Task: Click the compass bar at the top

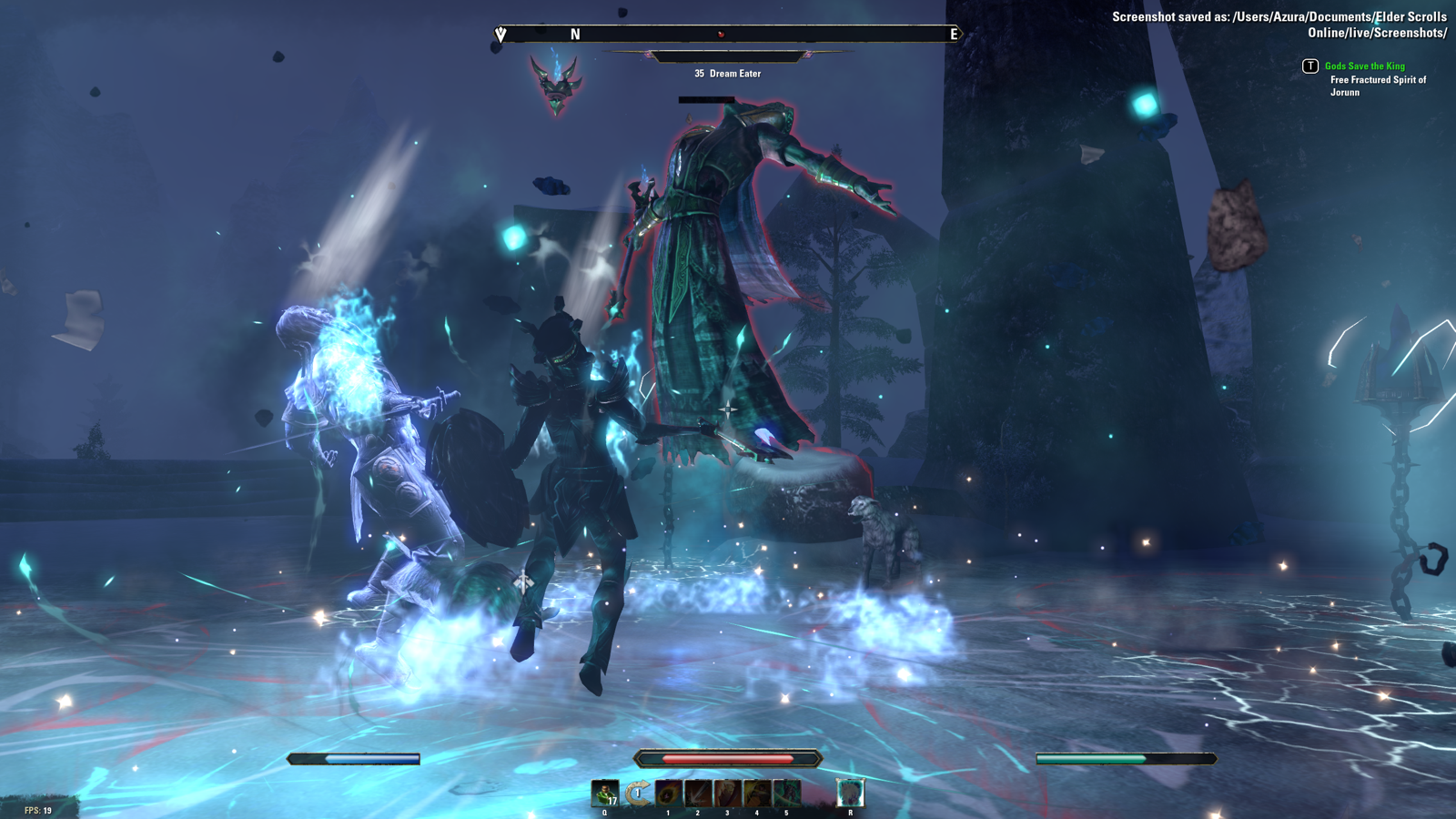Action: (727, 35)
